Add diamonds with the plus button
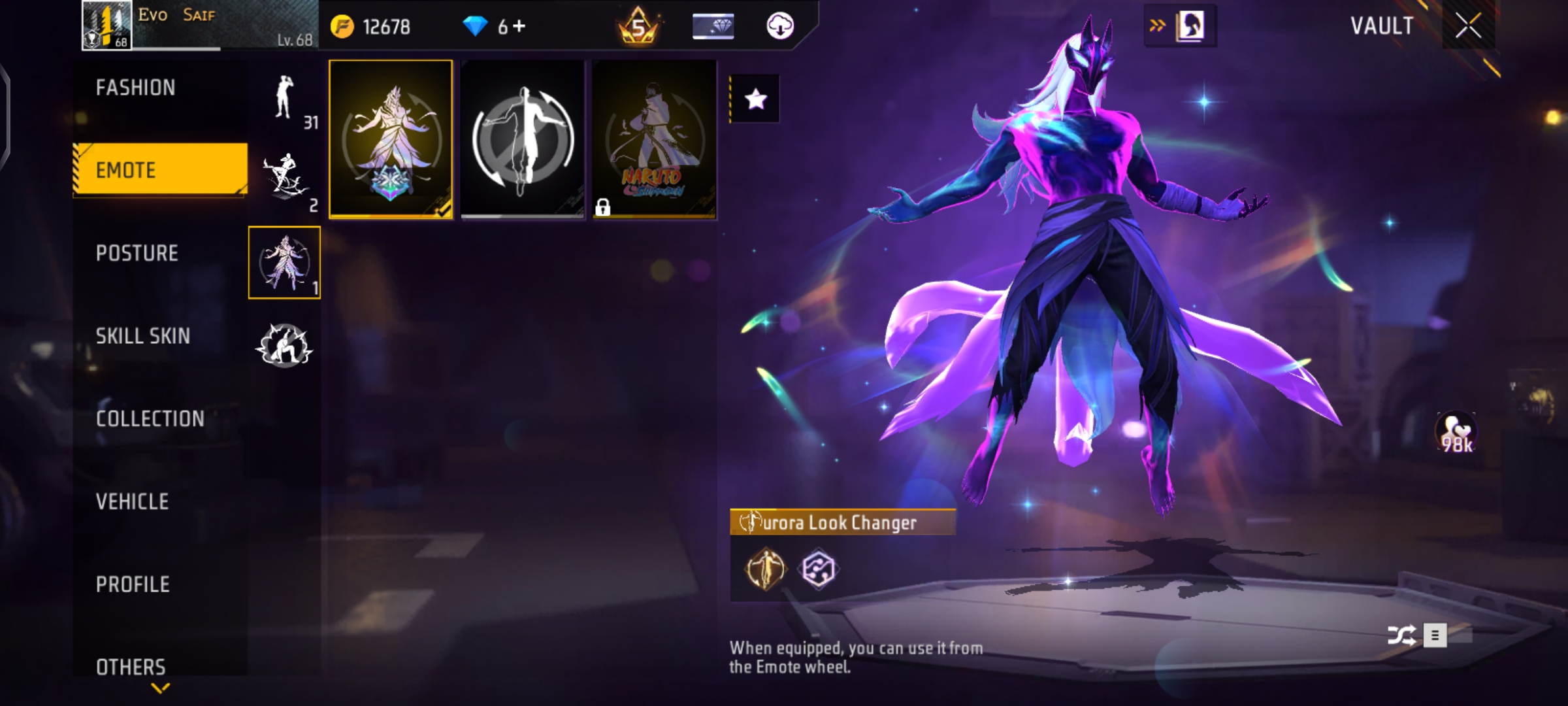 [519, 26]
